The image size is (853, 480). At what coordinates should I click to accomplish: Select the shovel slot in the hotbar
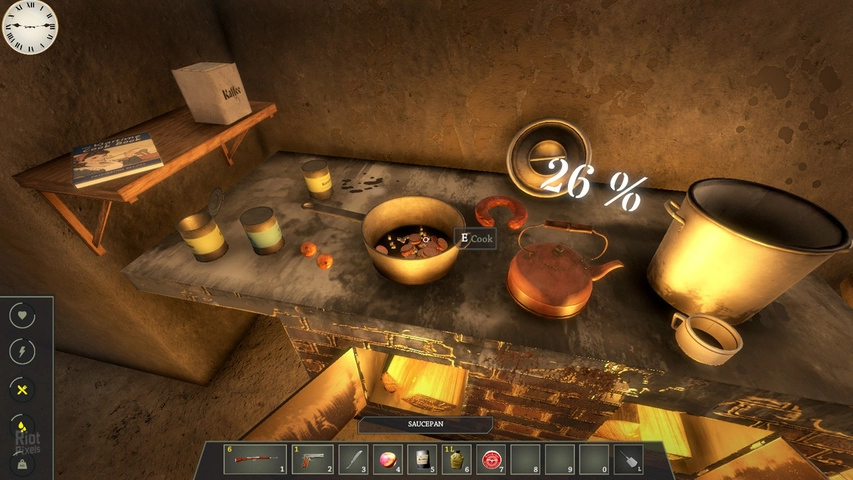click(627, 459)
